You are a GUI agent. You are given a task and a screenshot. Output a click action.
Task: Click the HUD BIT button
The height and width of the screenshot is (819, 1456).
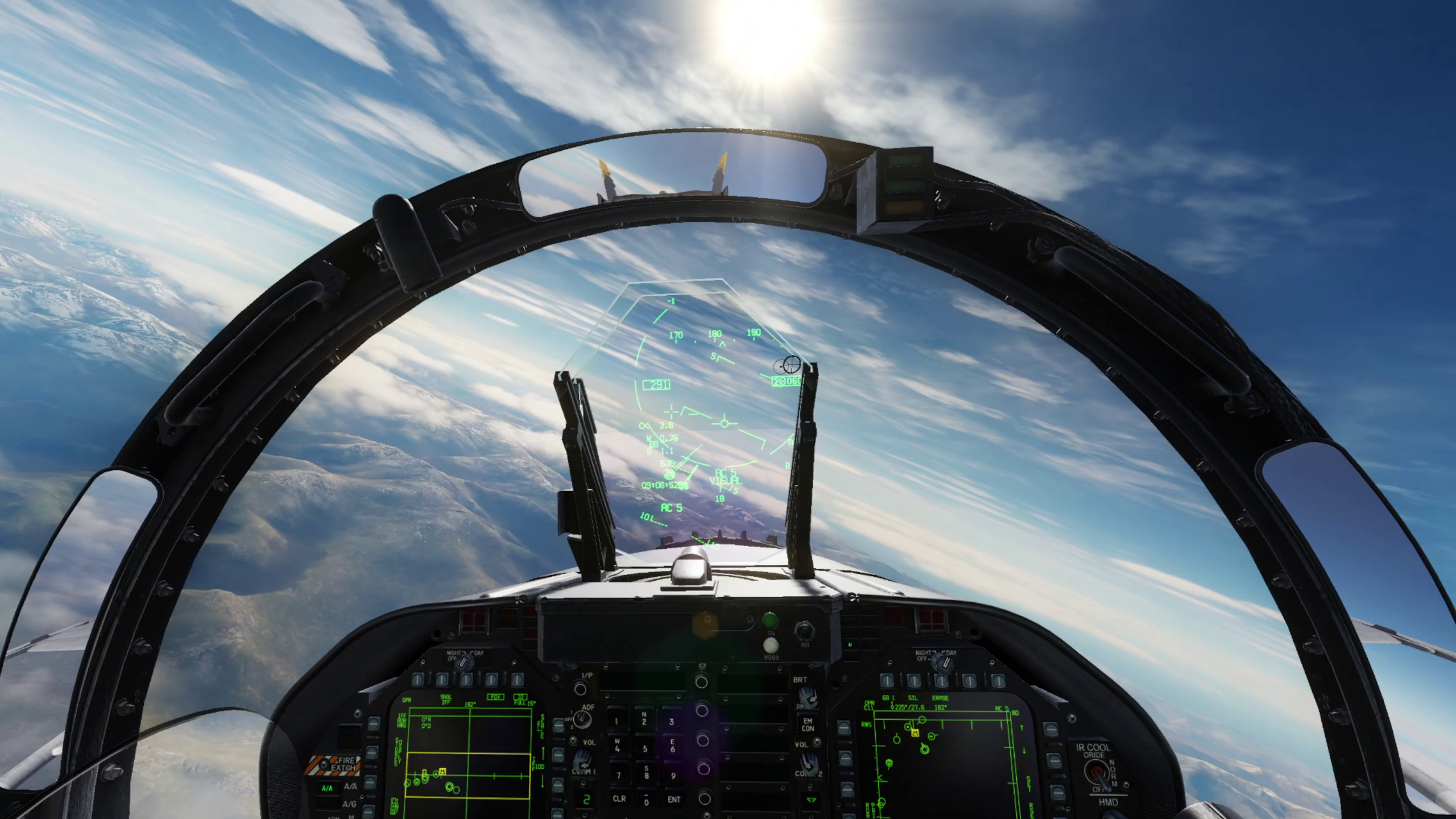point(804,630)
